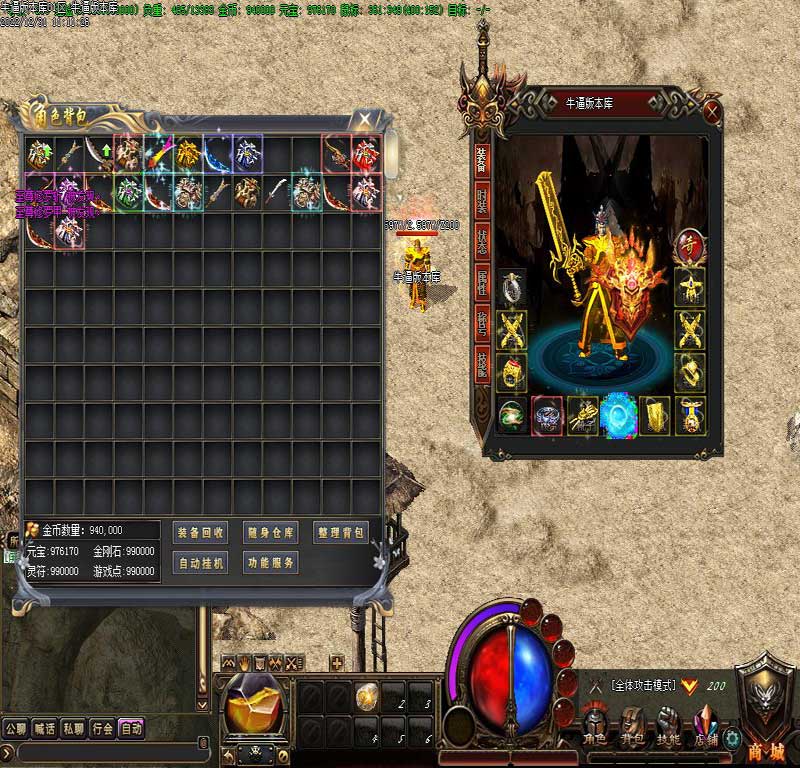Select the 公聊 public chat channel
Image resolution: width=800 pixels, height=768 pixels.
click(15, 729)
